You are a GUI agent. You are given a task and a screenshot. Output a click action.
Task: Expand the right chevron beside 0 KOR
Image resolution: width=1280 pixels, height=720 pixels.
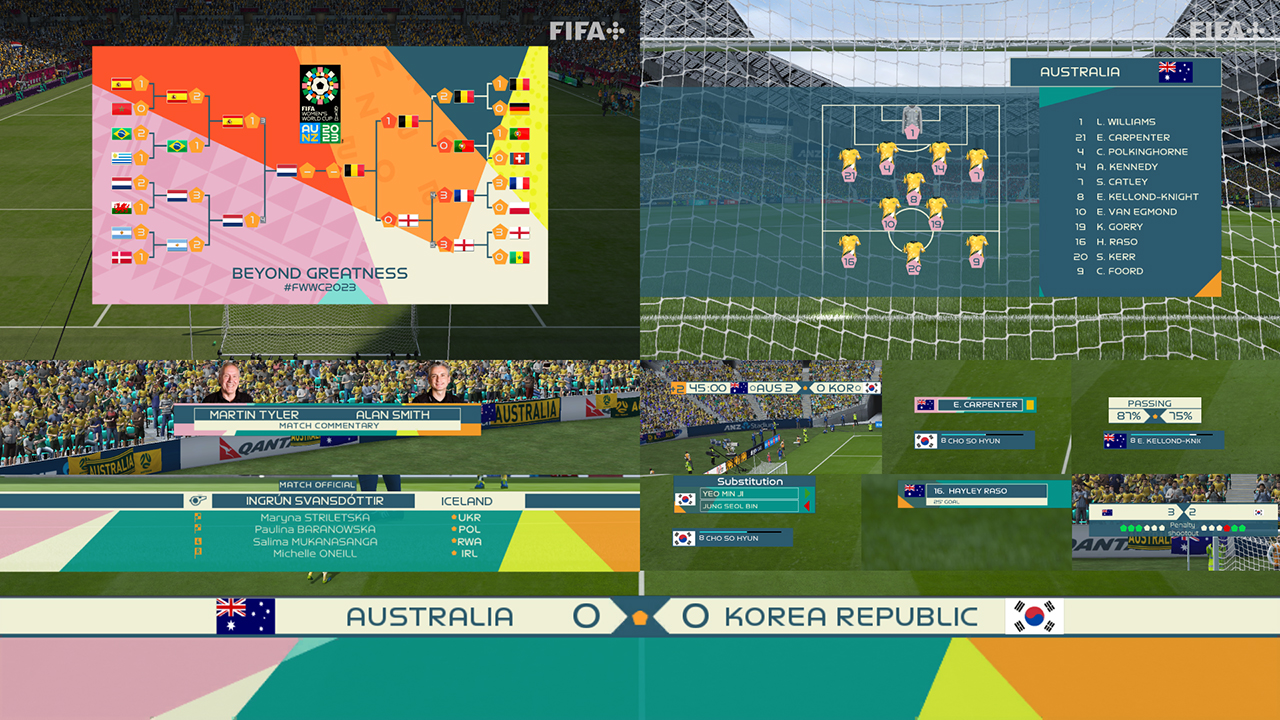coord(859,387)
